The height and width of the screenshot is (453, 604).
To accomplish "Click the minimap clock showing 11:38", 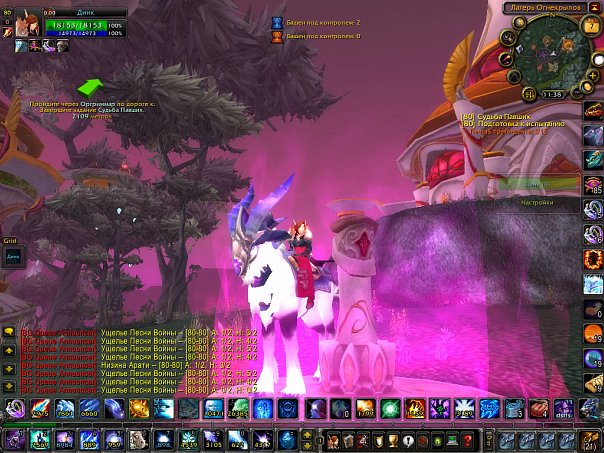I will coord(551,93).
